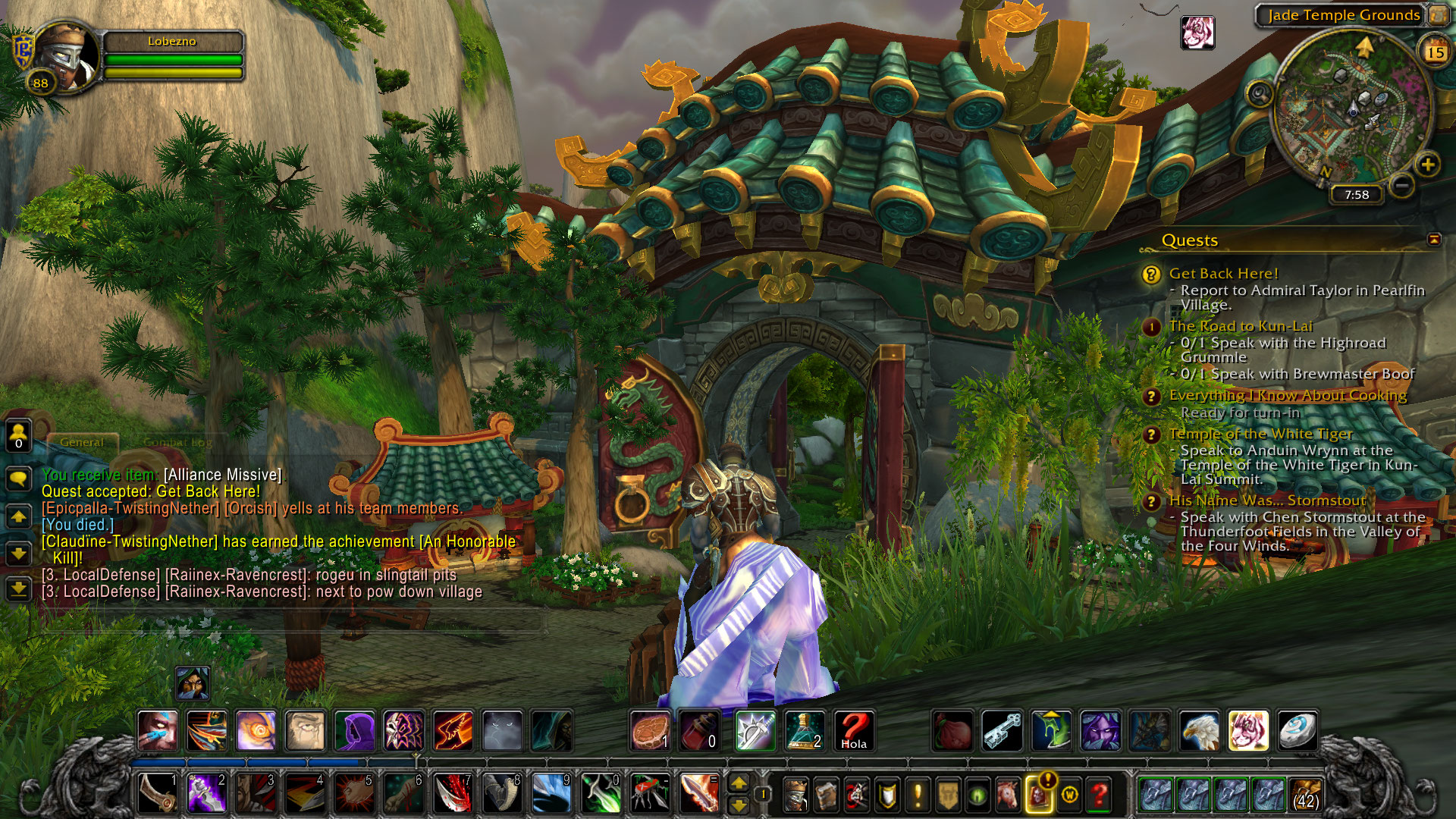Use the skeleton key item slot
The width and height of the screenshot is (1456, 819).
pos(1002,730)
